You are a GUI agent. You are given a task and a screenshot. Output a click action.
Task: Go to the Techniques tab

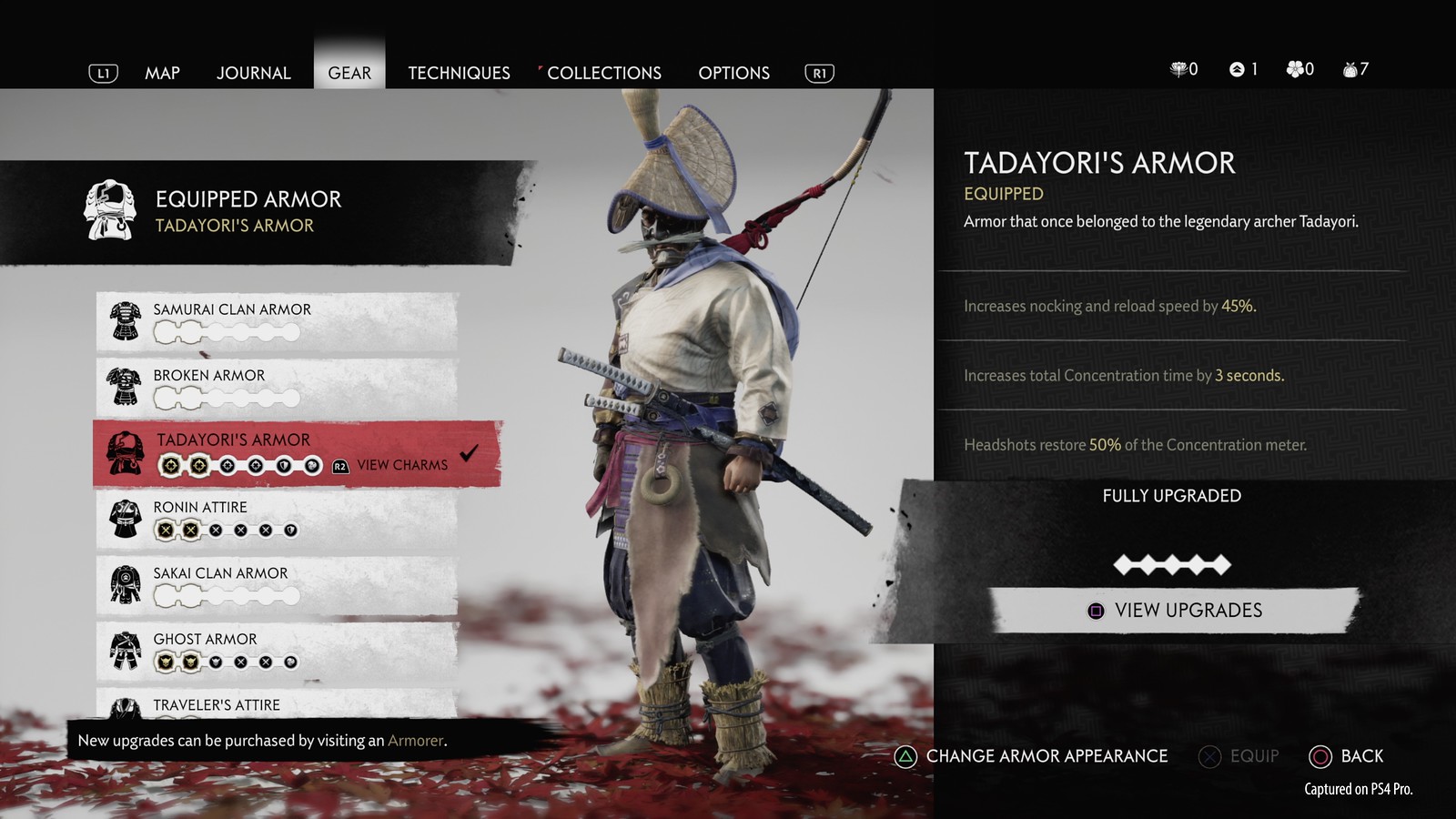[x=459, y=73]
